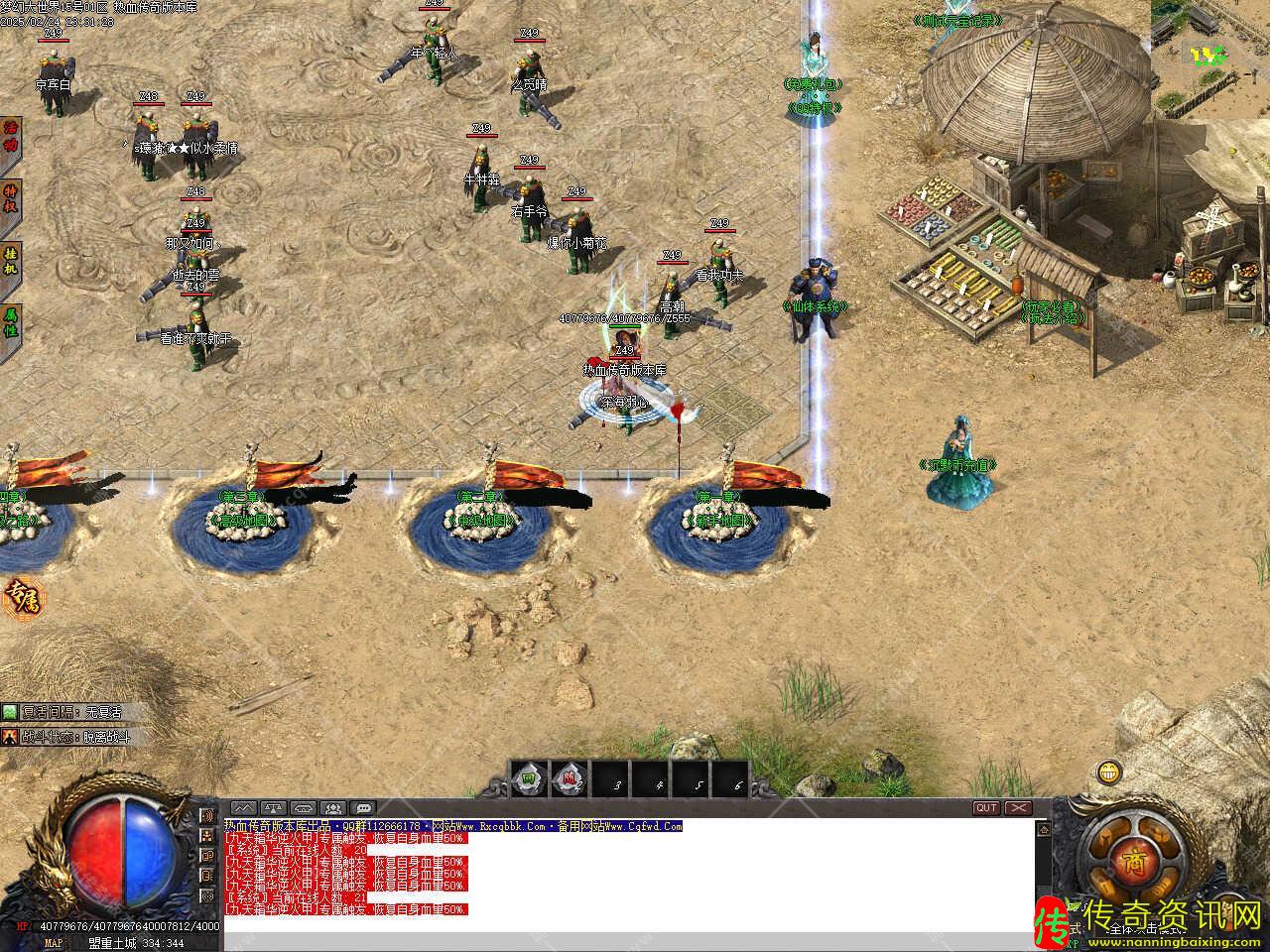Select the 挂机 auto-play tab
Viewport: 1270px width, 952px height.
point(11,260)
